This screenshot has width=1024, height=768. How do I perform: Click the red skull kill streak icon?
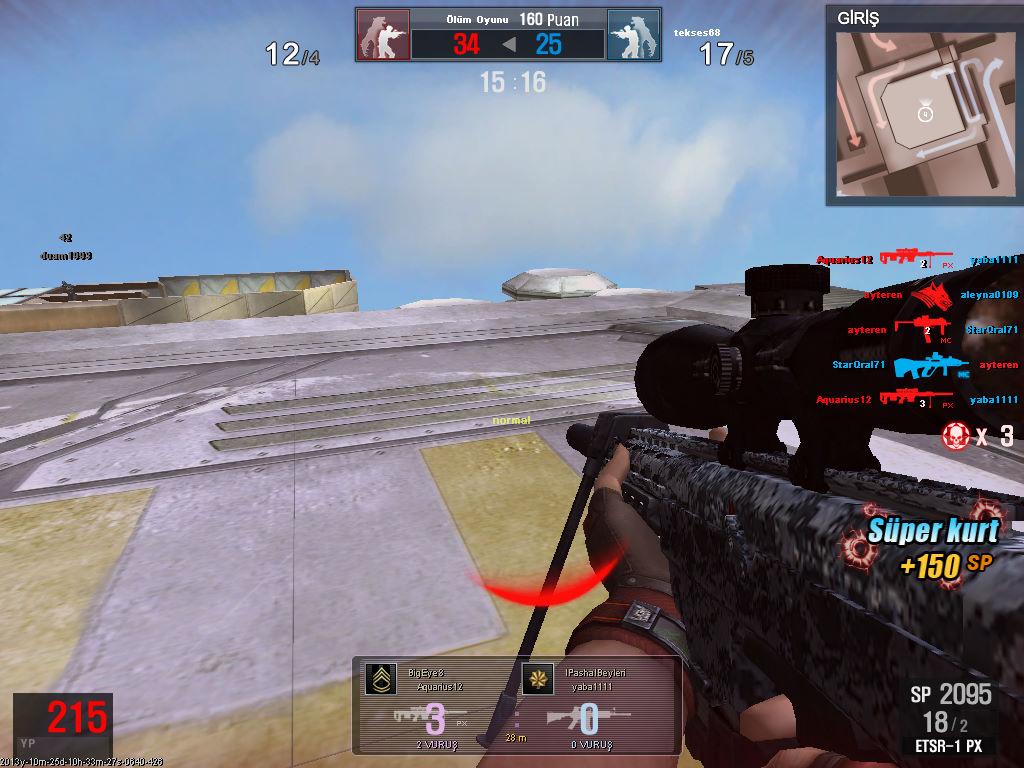click(953, 435)
